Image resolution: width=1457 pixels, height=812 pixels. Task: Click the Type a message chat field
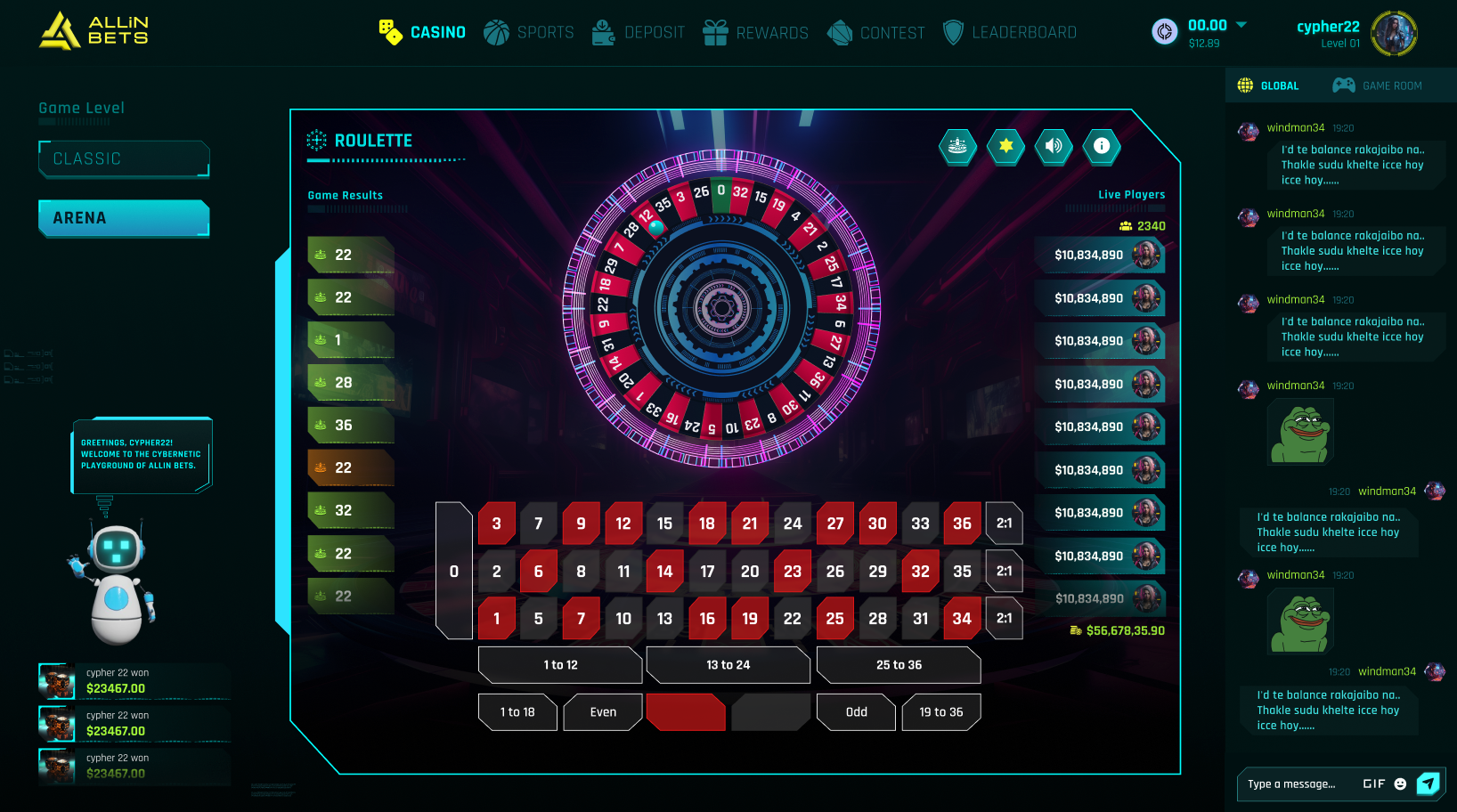click(x=1291, y=784)
